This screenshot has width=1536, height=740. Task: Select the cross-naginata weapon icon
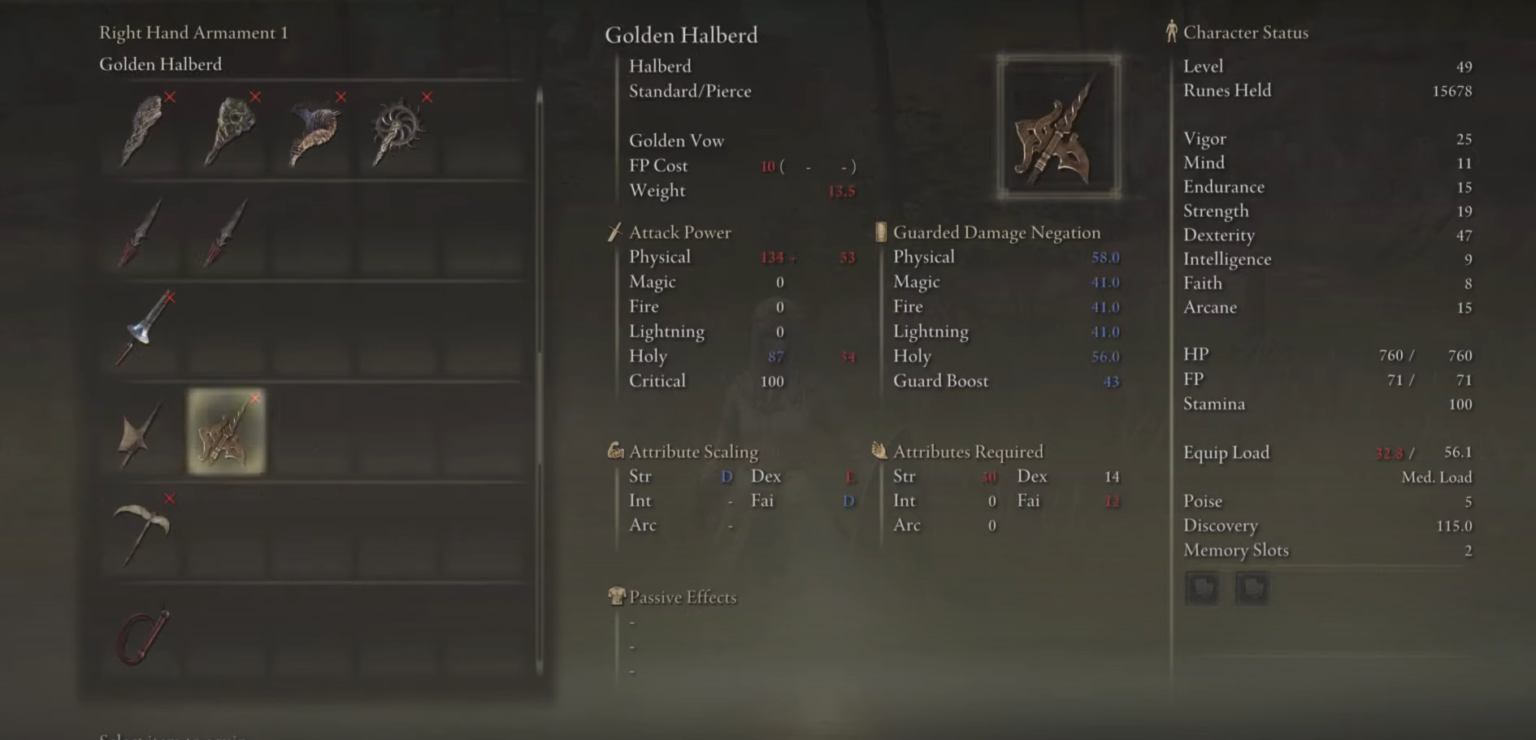point(141,433)
